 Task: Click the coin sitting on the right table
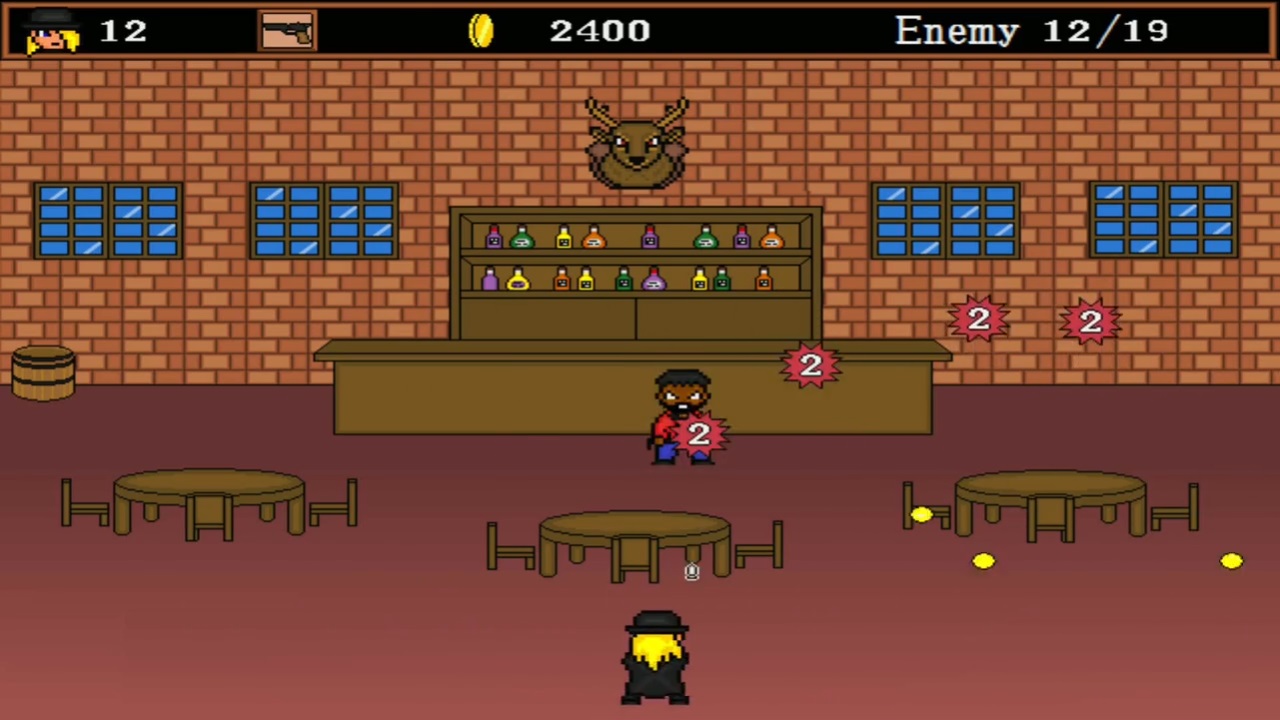pos(922,514)
